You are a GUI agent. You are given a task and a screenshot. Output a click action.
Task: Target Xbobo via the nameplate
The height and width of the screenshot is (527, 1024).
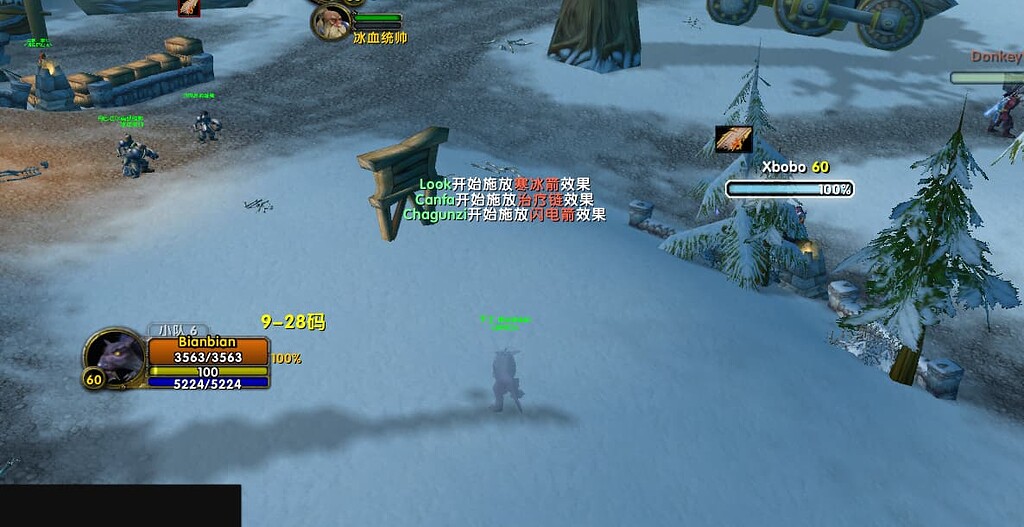click(790, 189)
